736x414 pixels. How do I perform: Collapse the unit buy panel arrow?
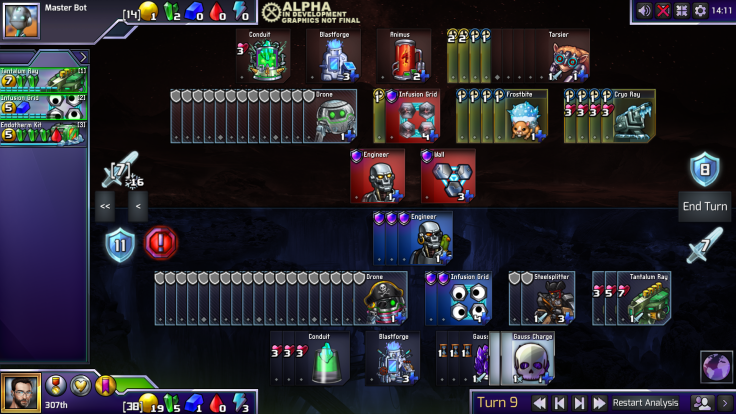pos(84,58)
